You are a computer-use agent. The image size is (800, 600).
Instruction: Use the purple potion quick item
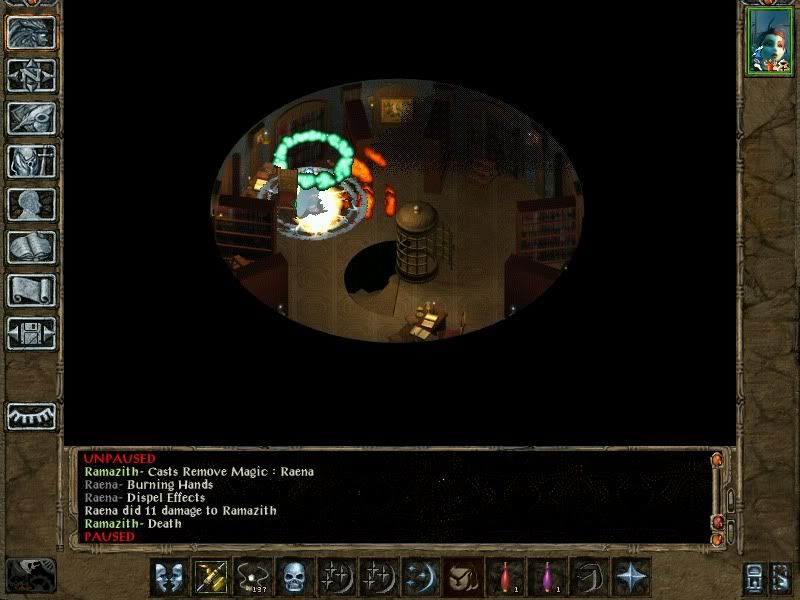(x=547, y=577)
